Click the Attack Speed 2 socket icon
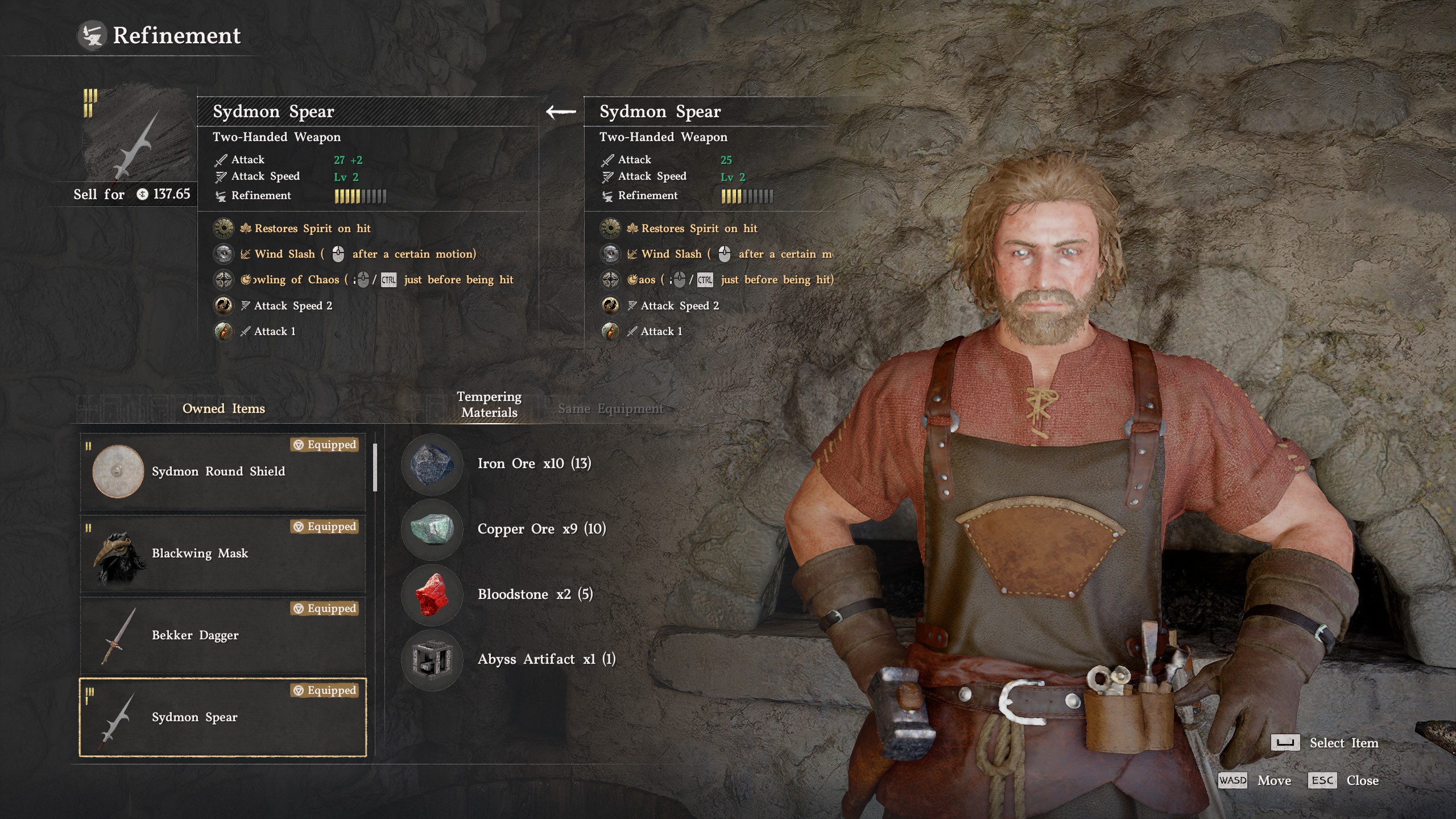The width and height of the screenshot is (1456, 819). [224, 305]
